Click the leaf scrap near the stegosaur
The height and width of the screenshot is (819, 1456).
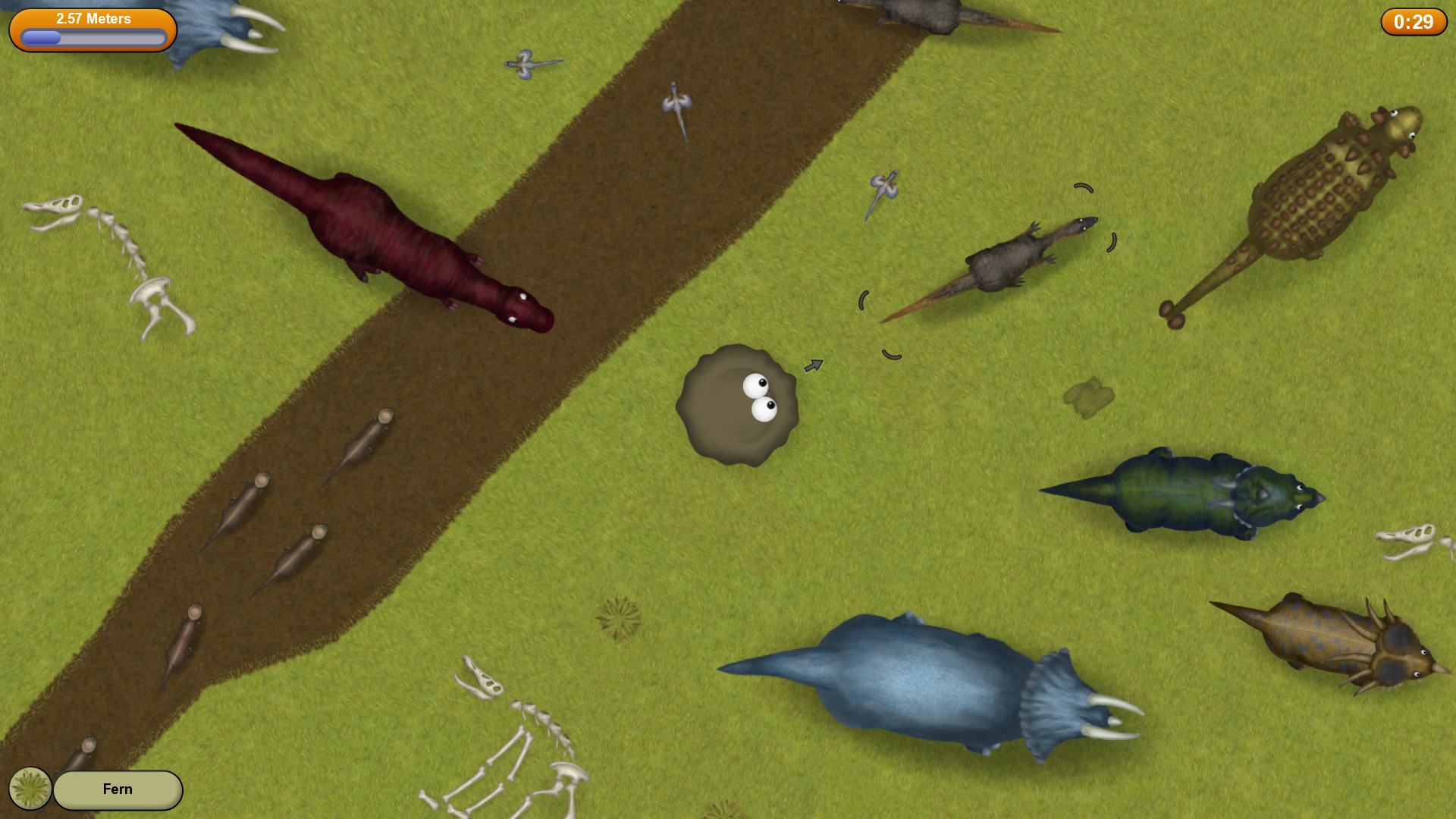click(1090, 397)
